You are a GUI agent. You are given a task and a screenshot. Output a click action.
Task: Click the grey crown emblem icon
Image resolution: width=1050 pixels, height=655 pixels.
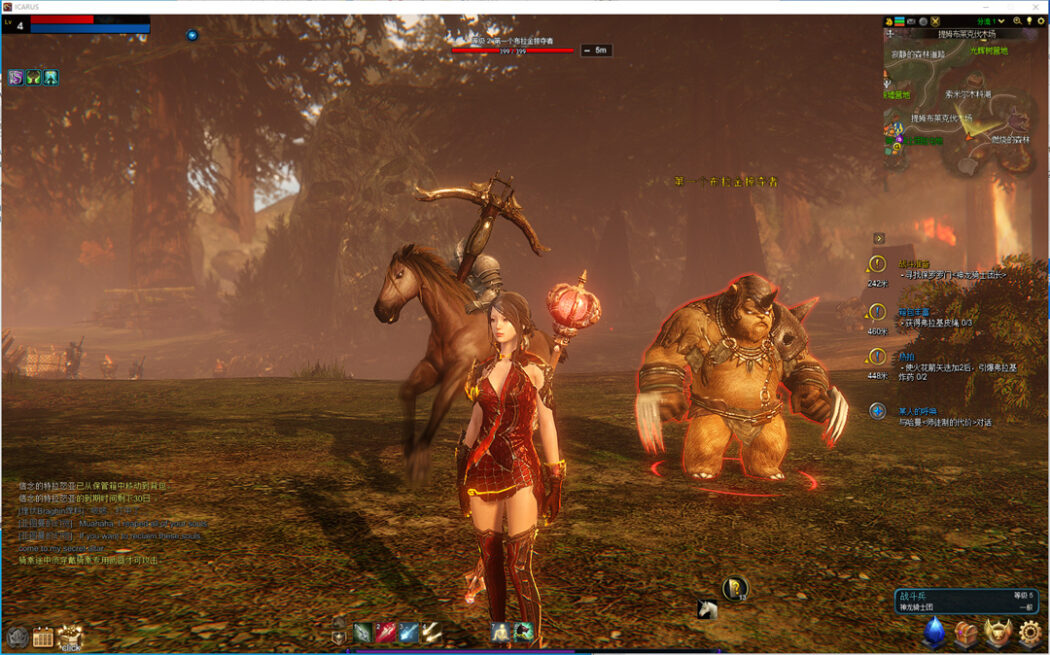pyautogui.click(x=17, y=636)
